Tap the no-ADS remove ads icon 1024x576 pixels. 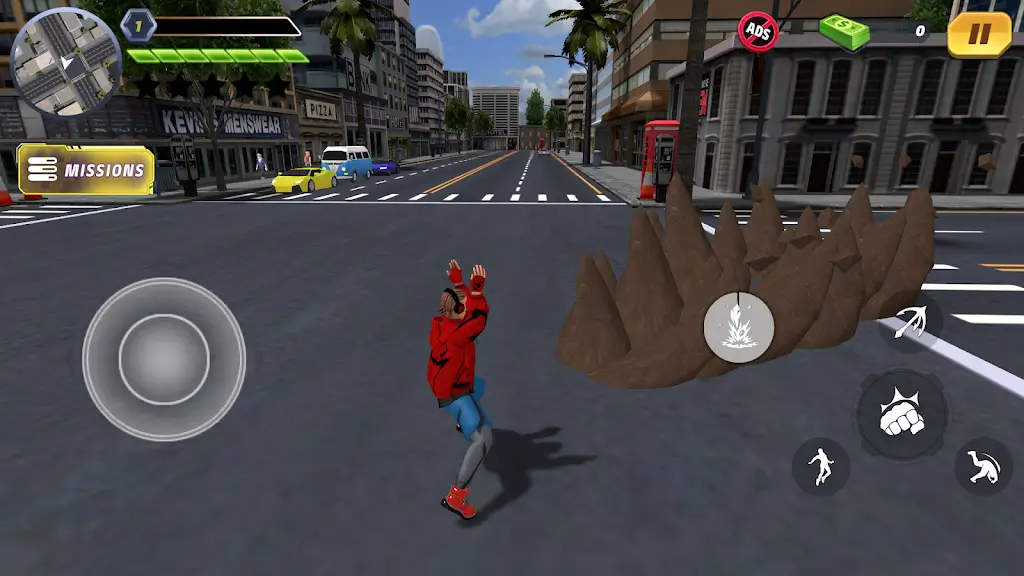tap(758, 31)
